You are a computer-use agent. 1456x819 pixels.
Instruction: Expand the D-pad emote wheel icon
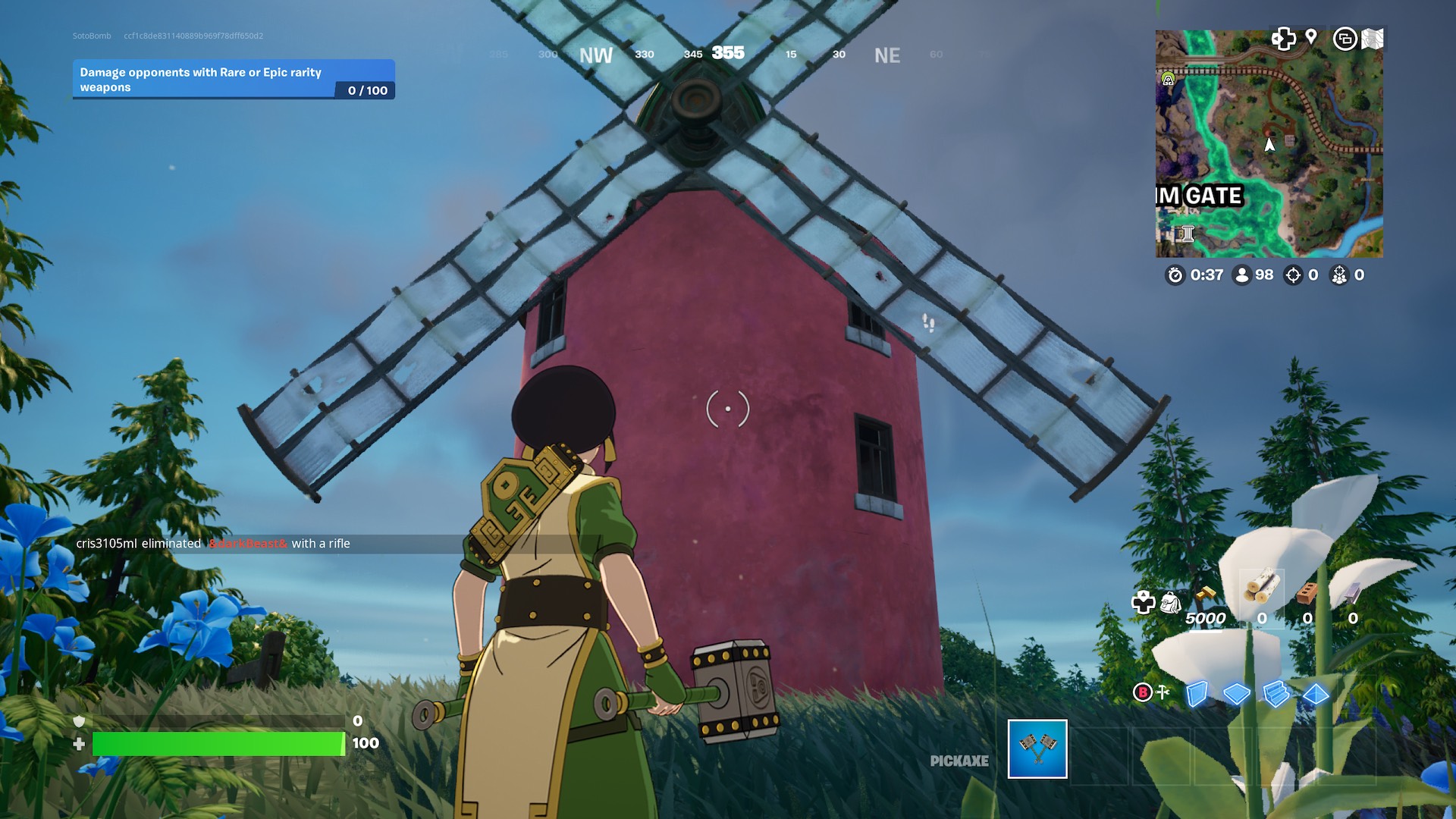point(1284,39)
